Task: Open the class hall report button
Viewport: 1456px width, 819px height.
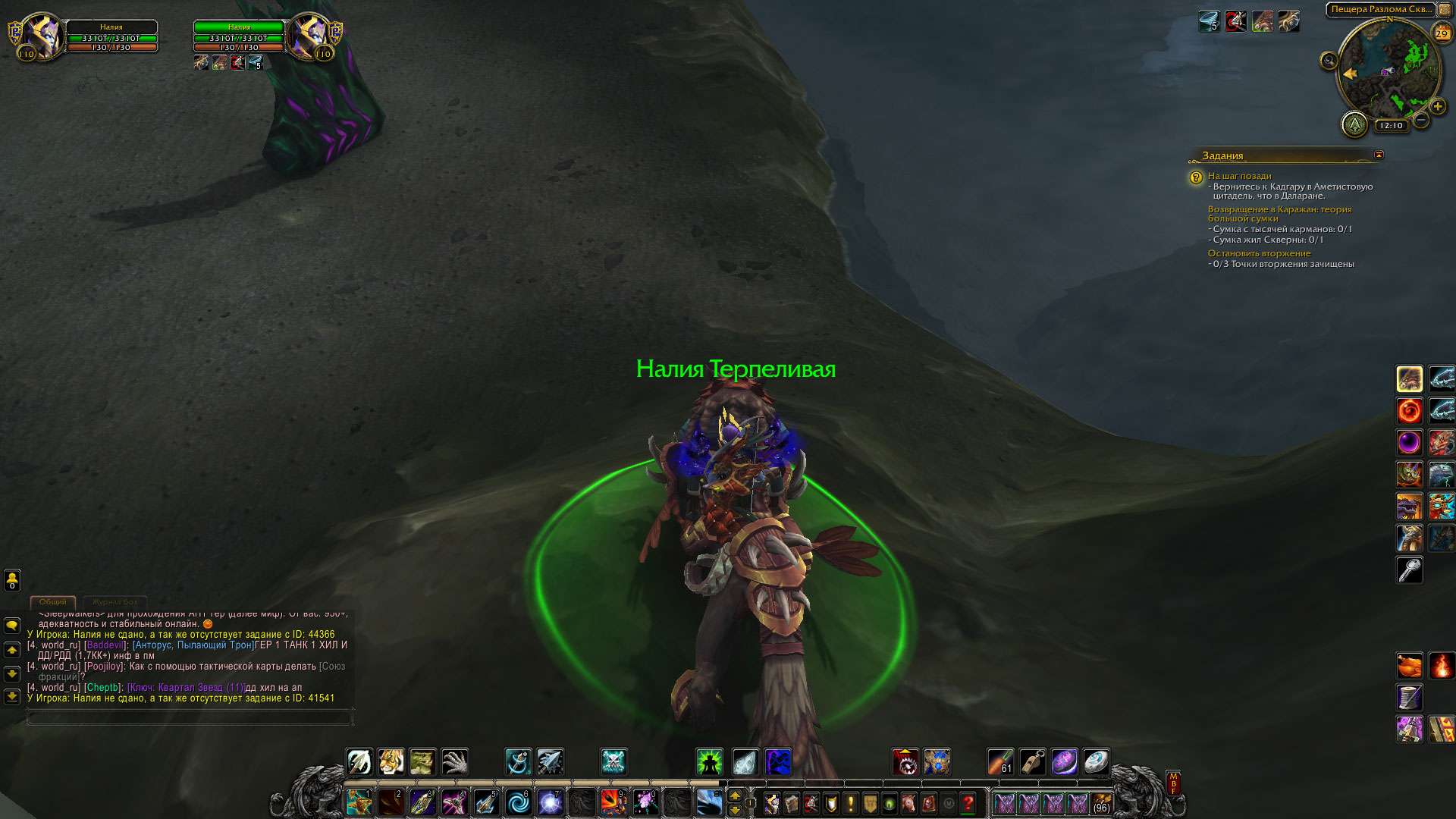Action: point(1354,124)
